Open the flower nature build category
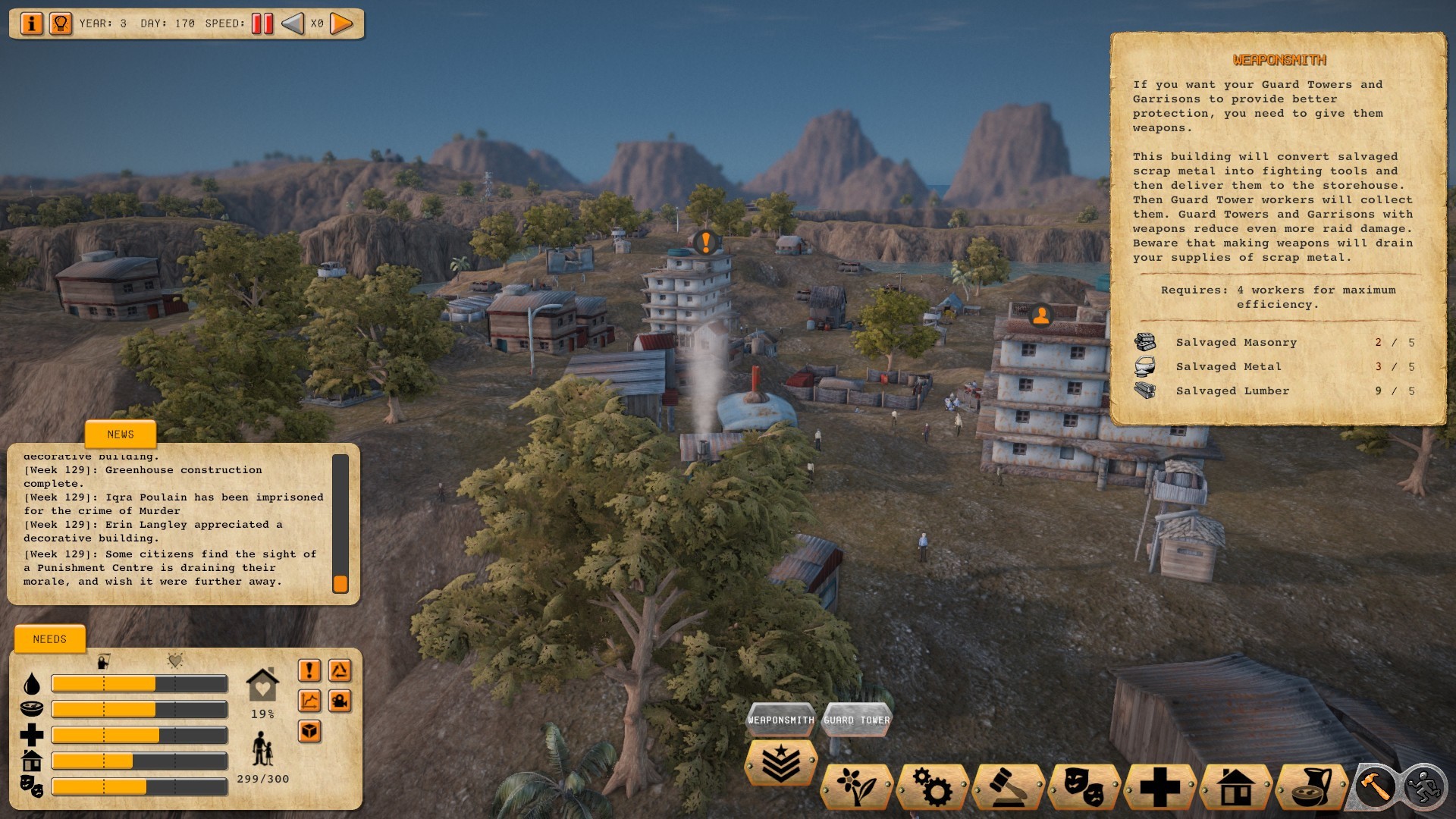The width and height of the screenshot is (1456, 819). click(x=856, y=787)
